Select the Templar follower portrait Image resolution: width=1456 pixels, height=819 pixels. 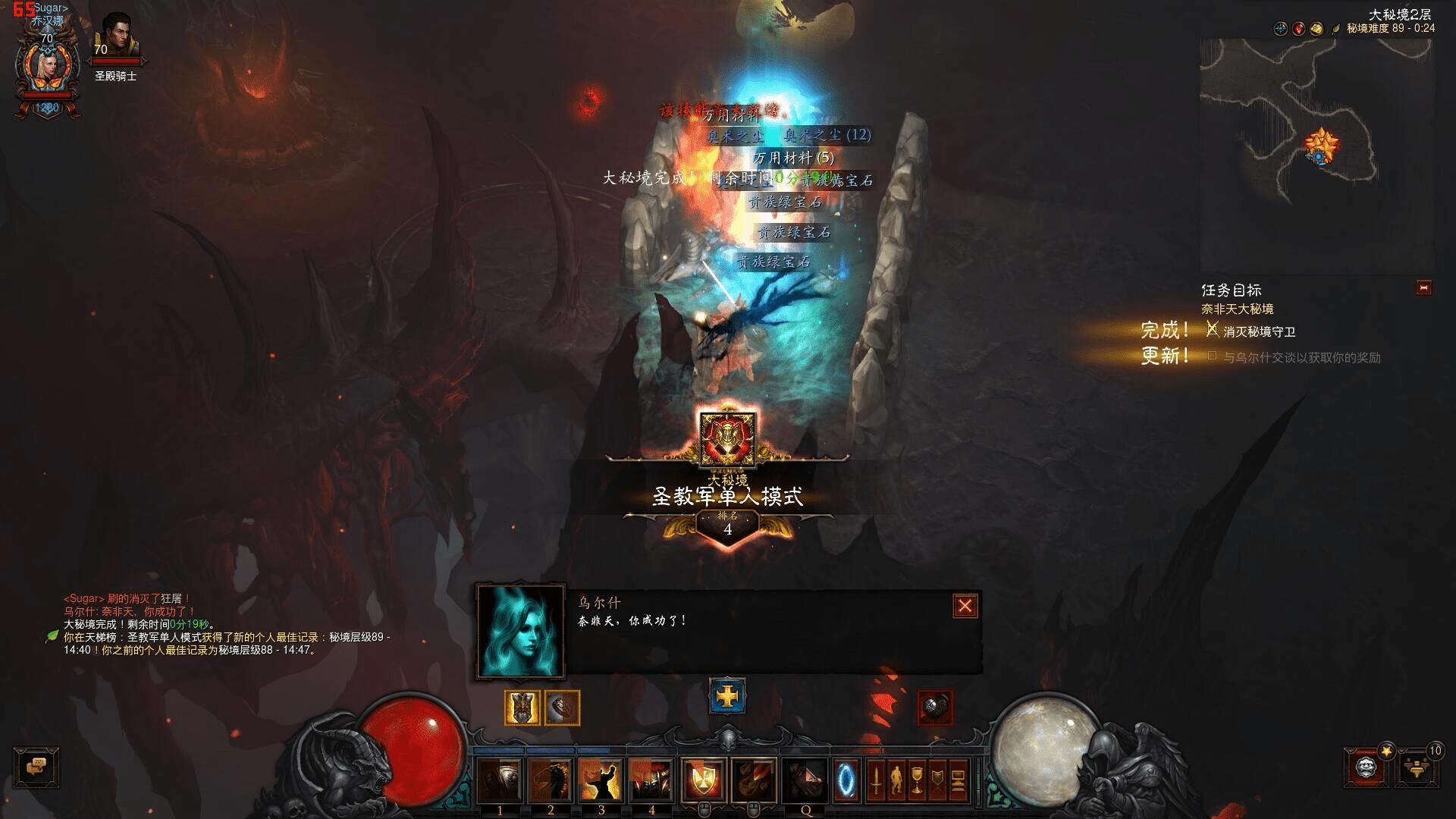(116, 36)
